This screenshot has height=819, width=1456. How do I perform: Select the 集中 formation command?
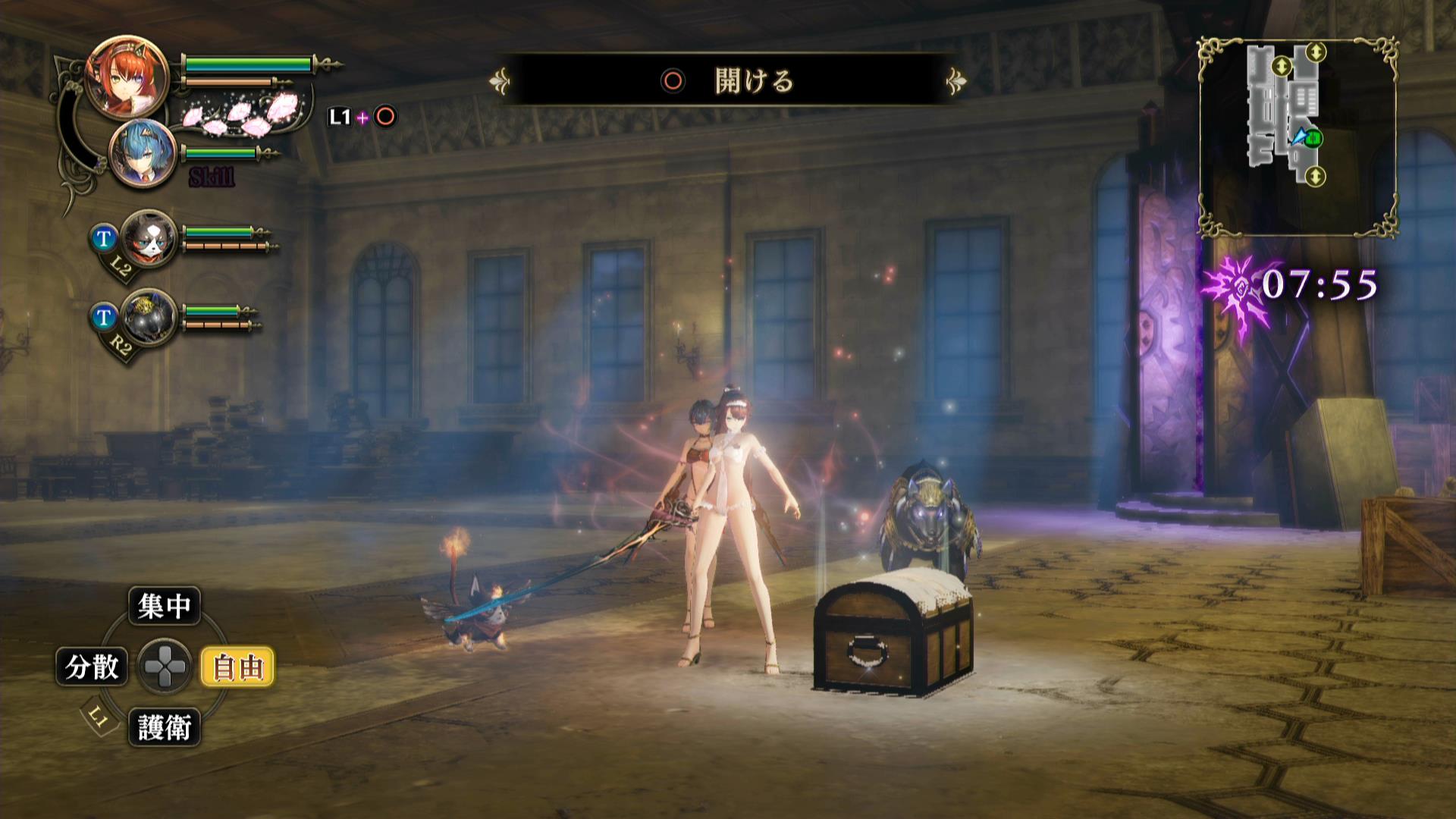165,606
